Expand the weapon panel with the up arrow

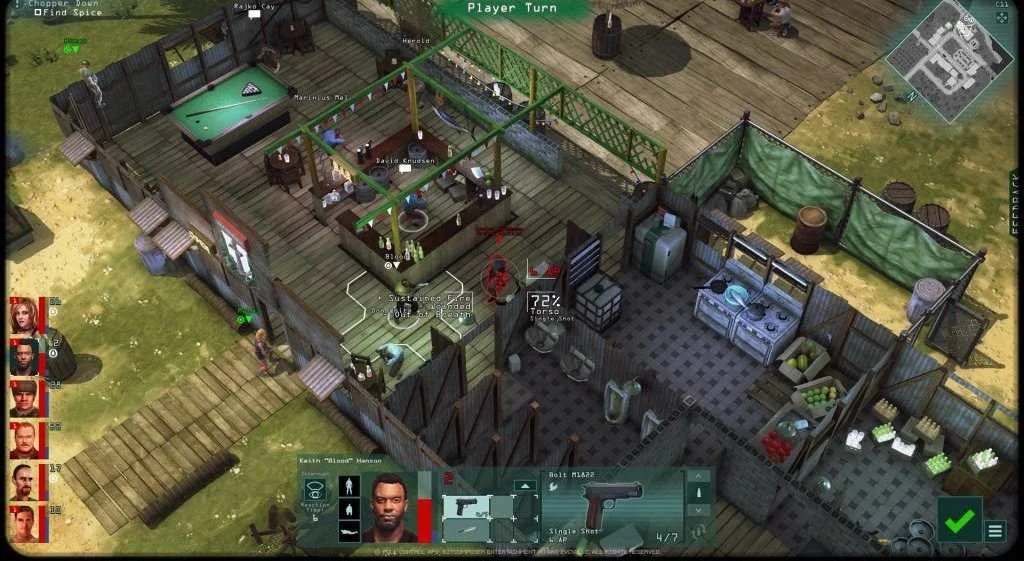(x=526, y=486)
